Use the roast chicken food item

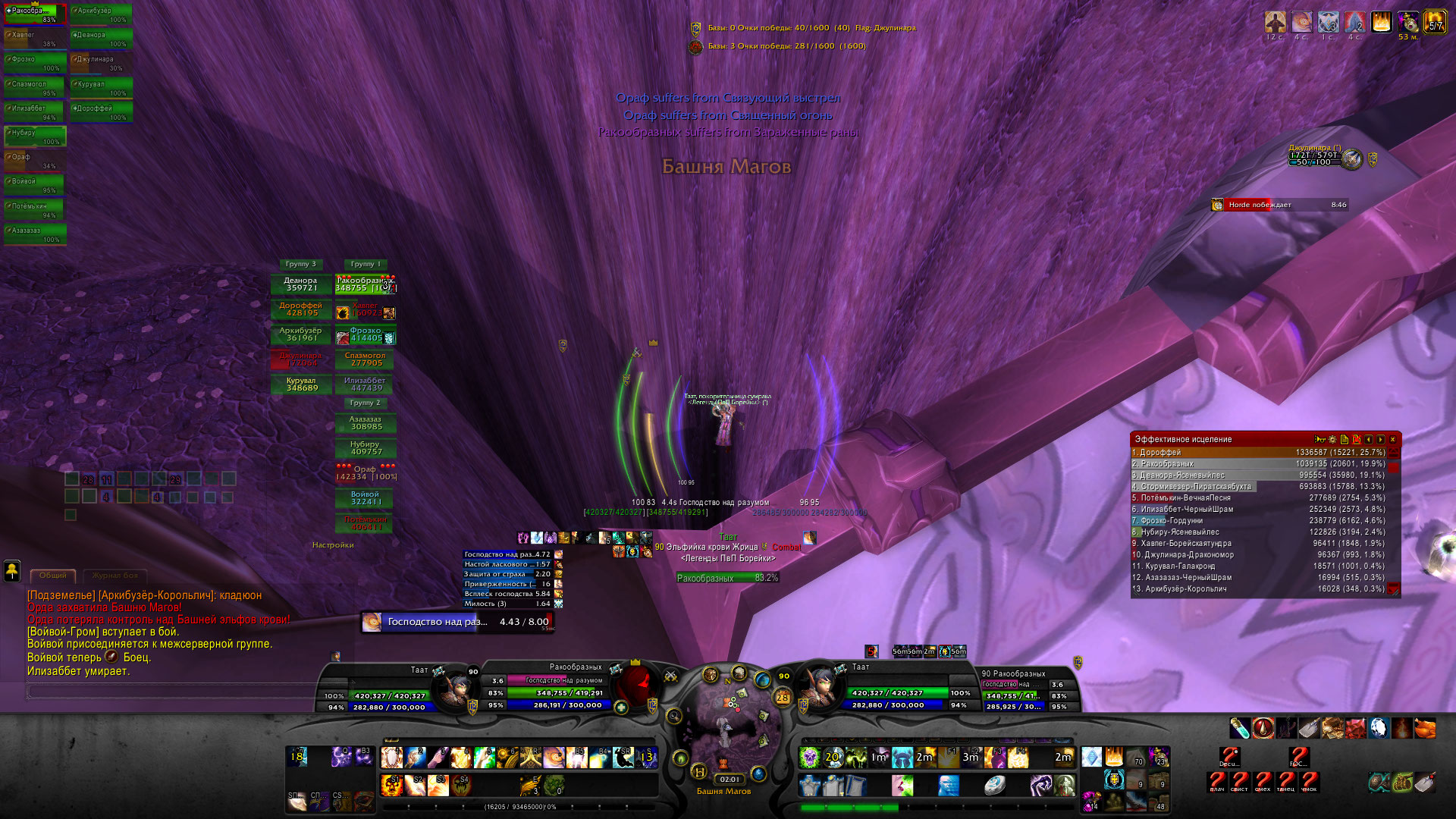(x=1425, y=728)
